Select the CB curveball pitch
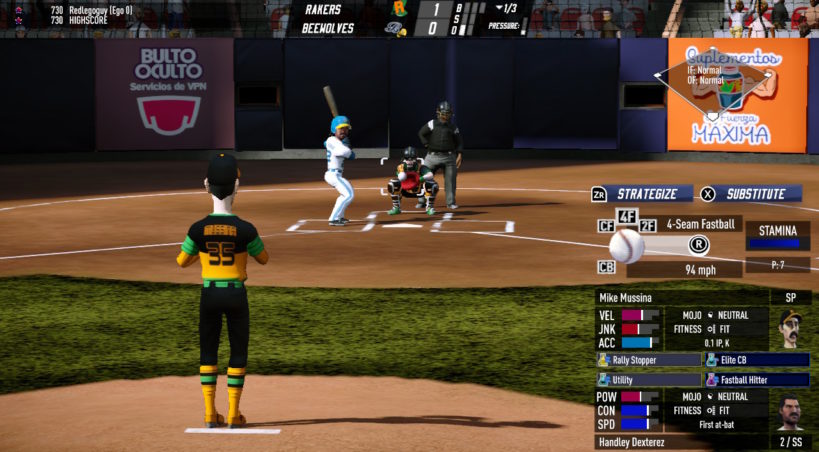Screen dimensions: 819x452 tap(606, 267)
